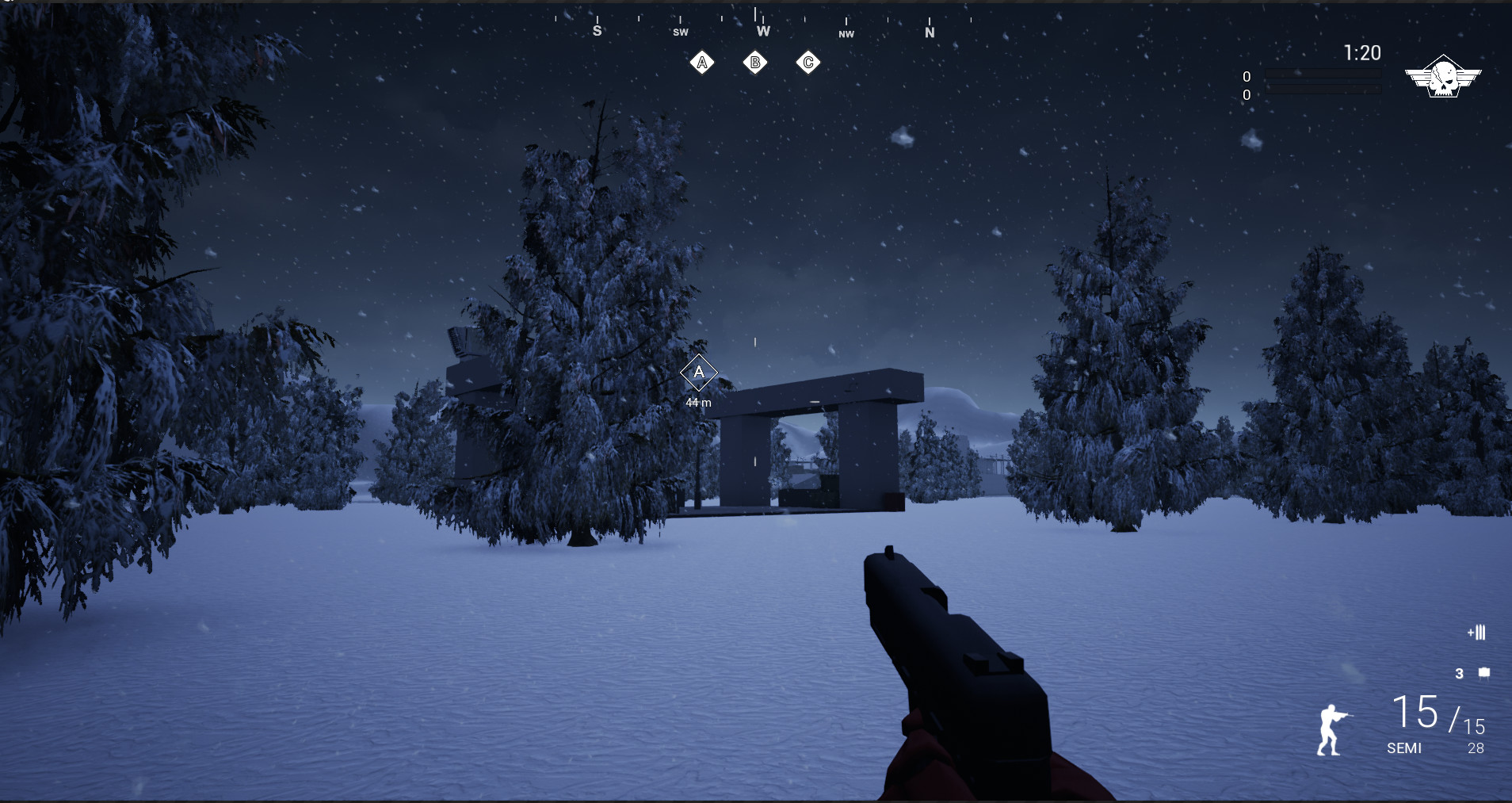
Task: Click the diamond B compass marker
Action: coord(755,62)
